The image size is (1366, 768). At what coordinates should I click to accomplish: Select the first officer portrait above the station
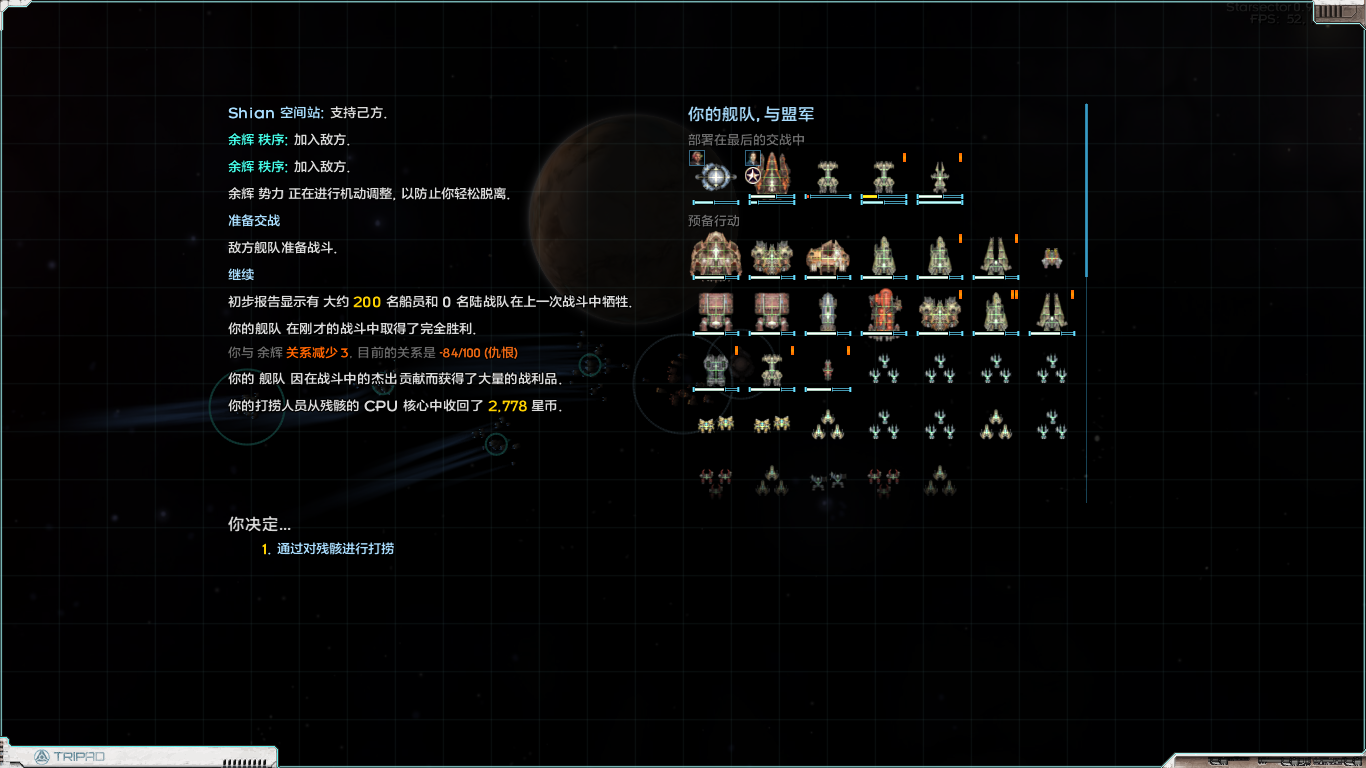coord(697,158)
